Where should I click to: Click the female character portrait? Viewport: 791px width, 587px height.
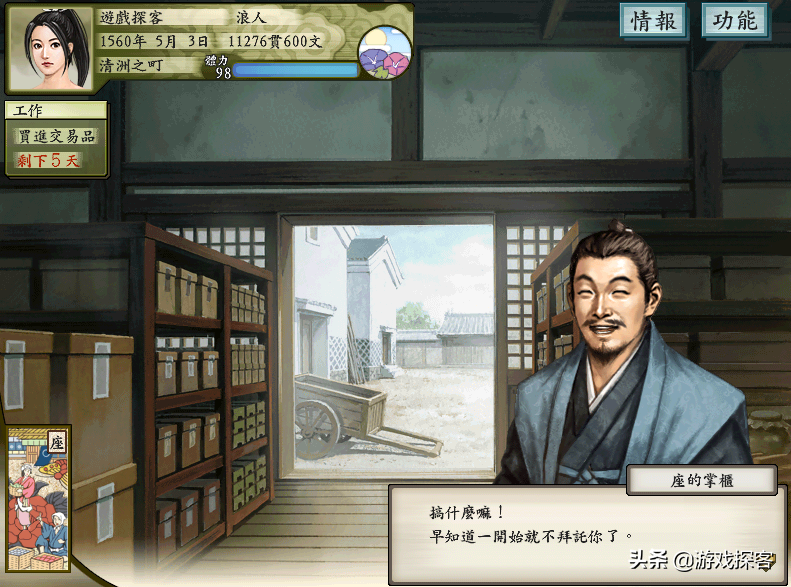pyautogui.click(x=51, y=47)
